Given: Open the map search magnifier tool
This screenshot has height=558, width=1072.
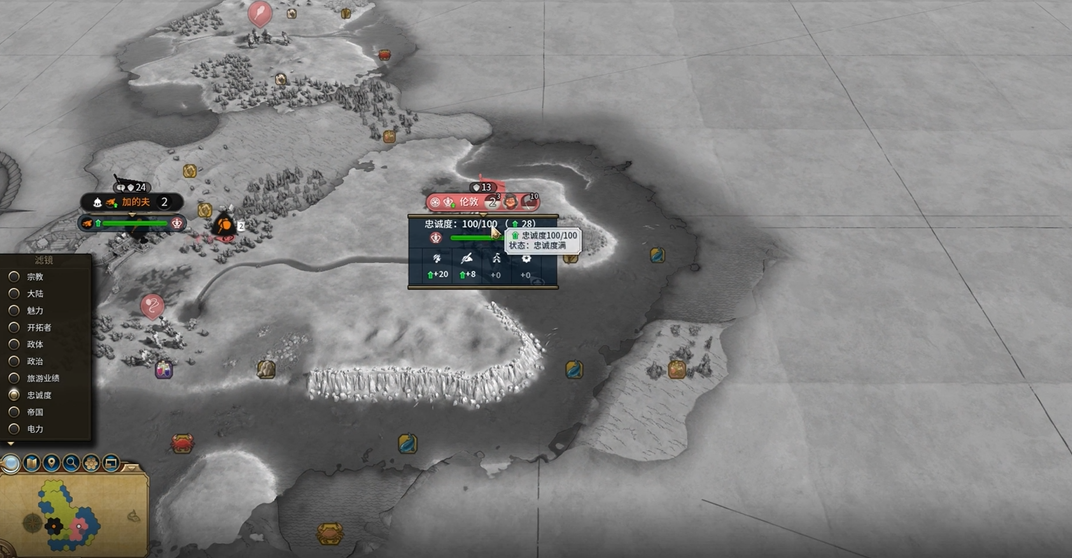Looking at the screenshot, I should click(x=71, y=463).
